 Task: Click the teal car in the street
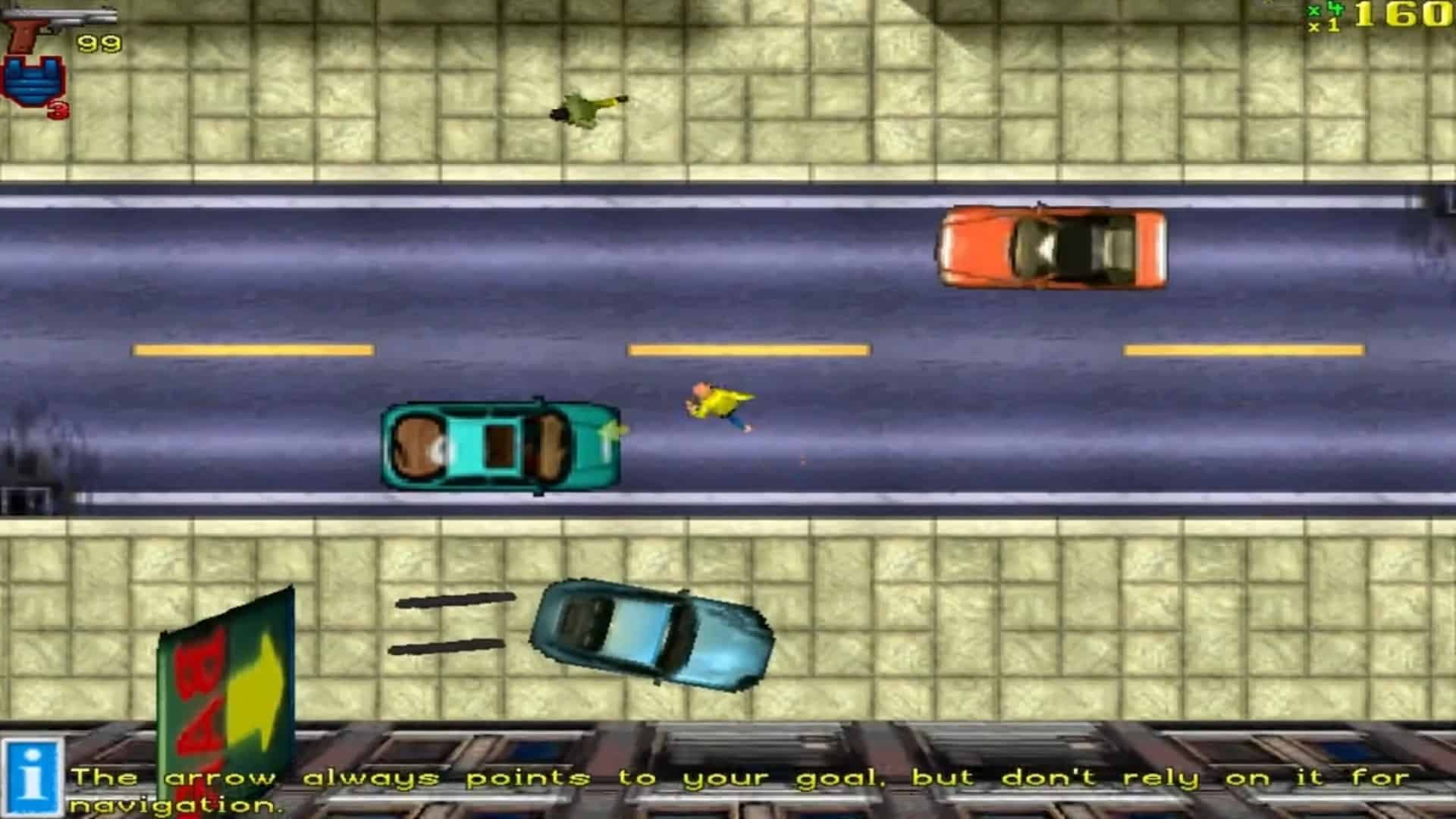pos(500,444)
